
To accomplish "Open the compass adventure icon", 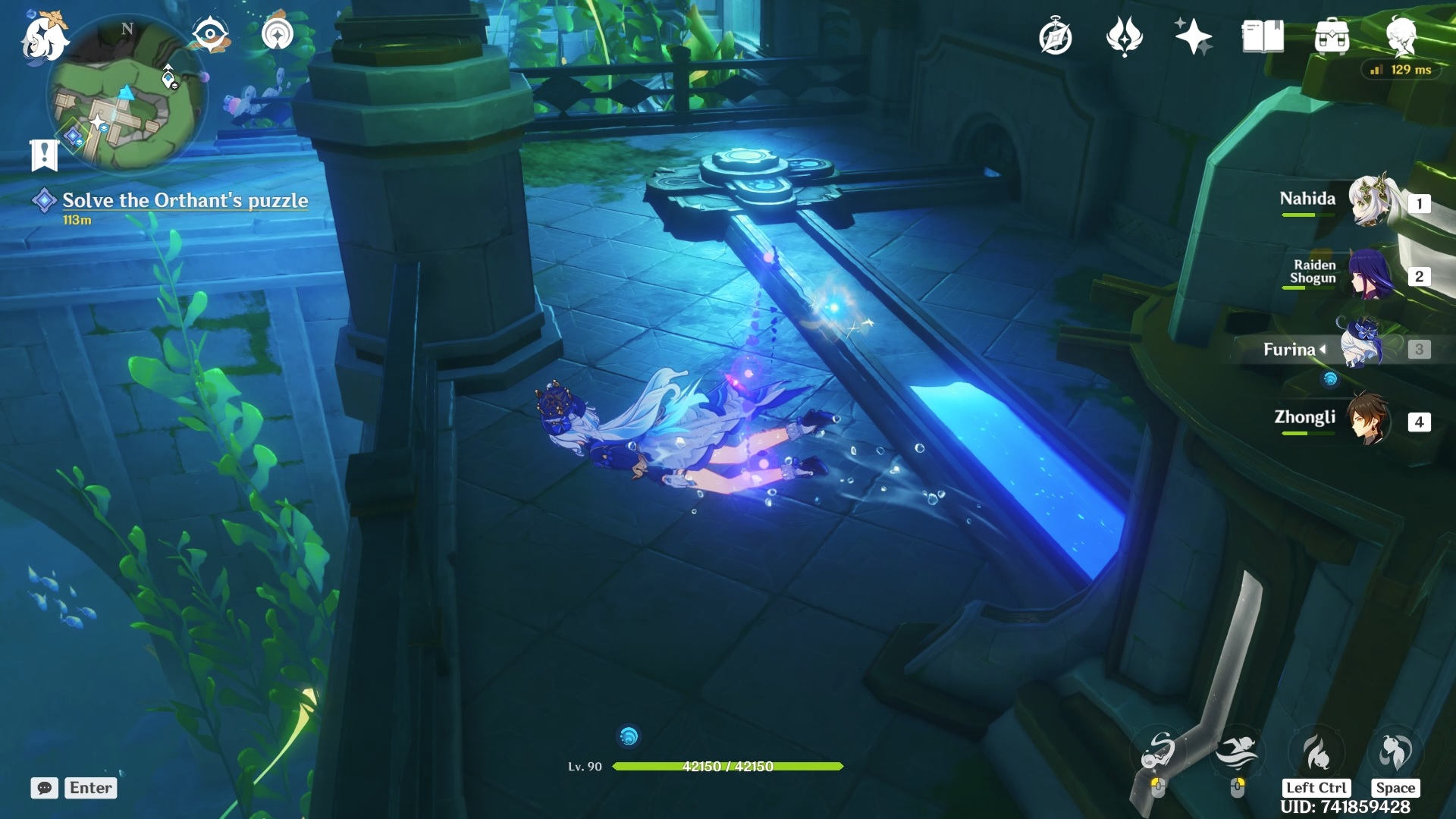I will point(1055,36).
